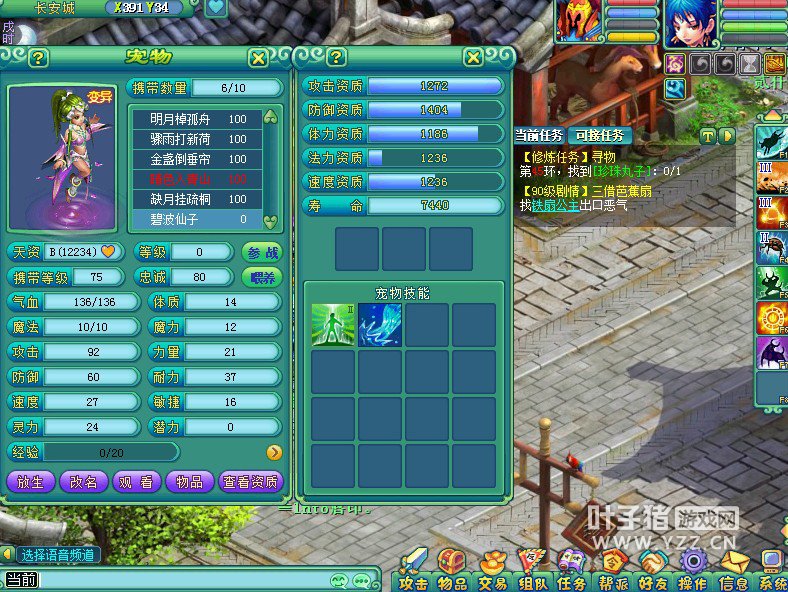Release the pet using 放生
Screen dimensions: 788x592
coord(31,482)
